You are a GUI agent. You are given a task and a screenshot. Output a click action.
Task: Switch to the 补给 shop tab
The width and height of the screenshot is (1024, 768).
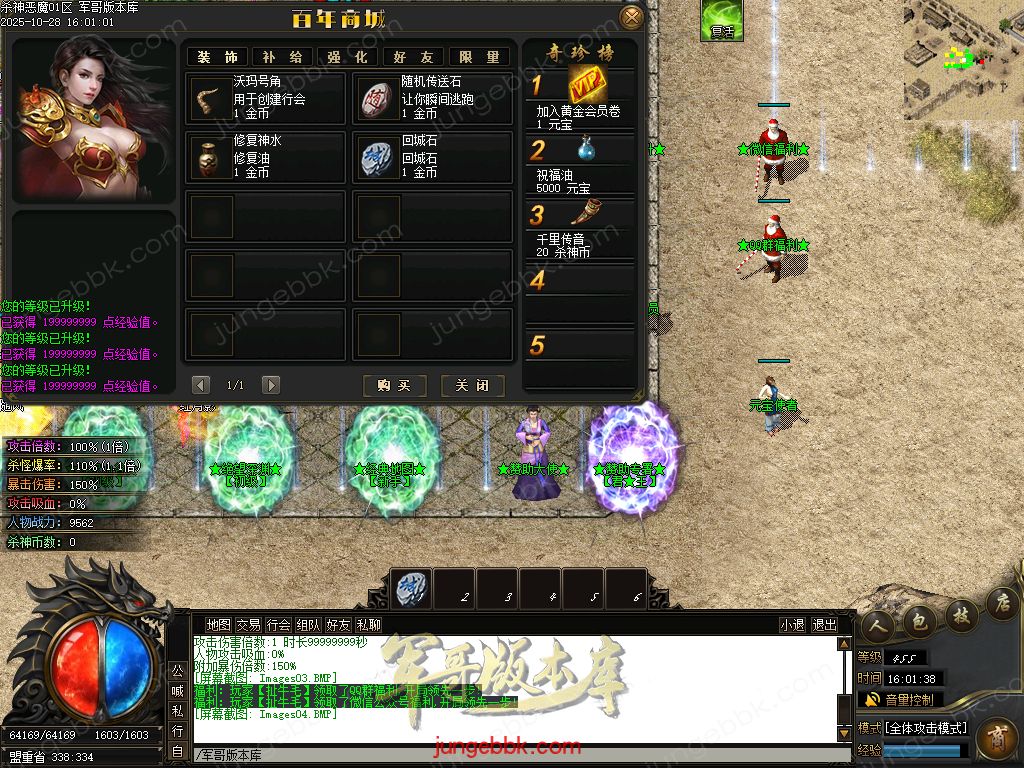tap(282, 57)
